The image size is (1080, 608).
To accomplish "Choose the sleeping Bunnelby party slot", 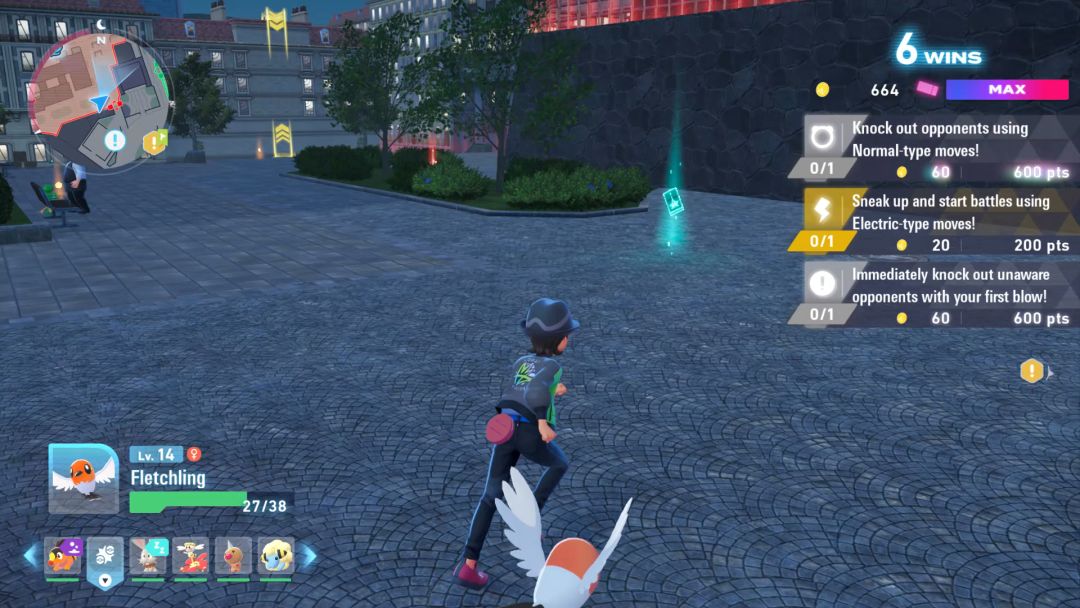I will 148,556.
